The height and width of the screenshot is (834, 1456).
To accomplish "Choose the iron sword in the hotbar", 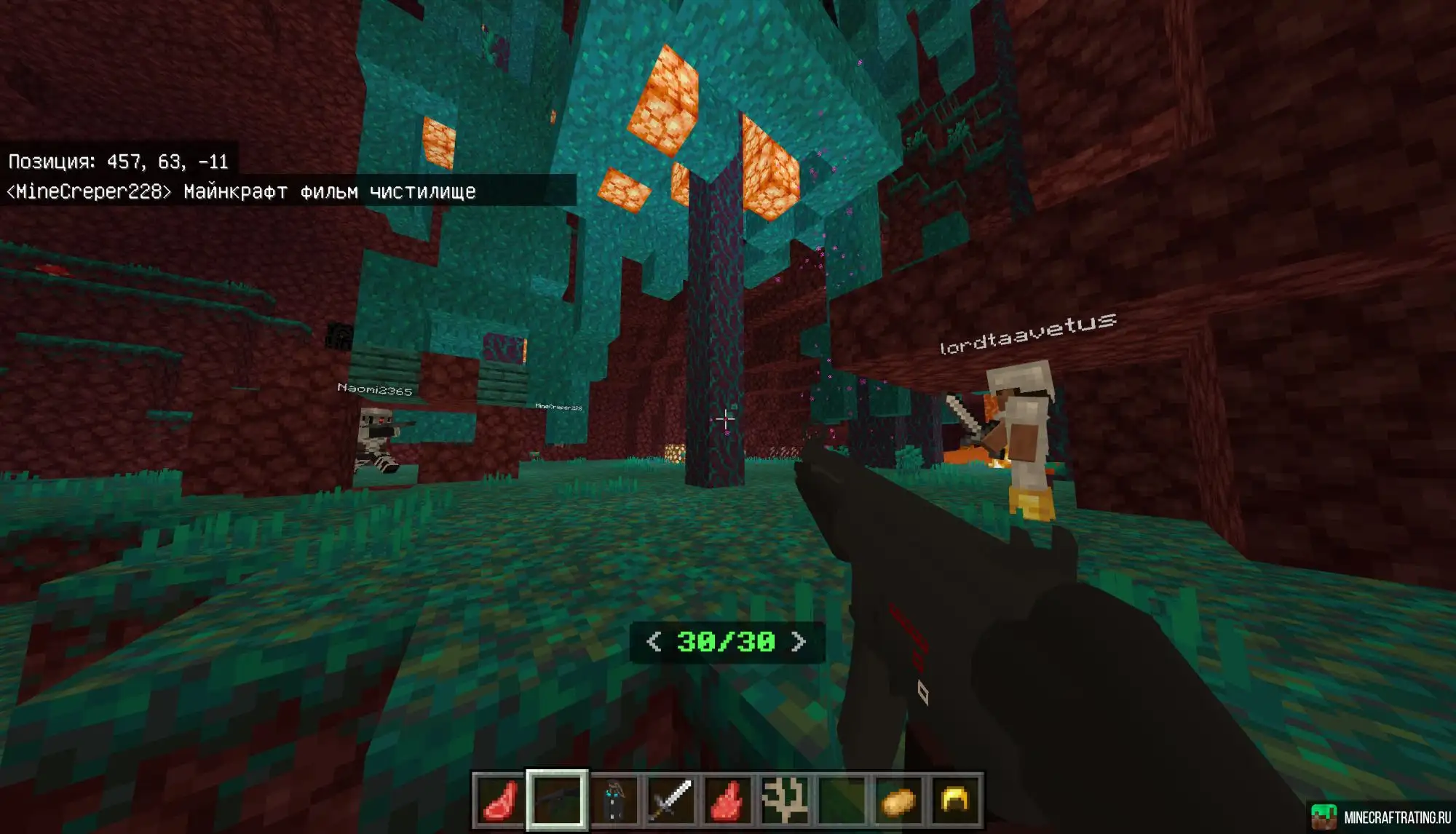I will pos(670,800).
